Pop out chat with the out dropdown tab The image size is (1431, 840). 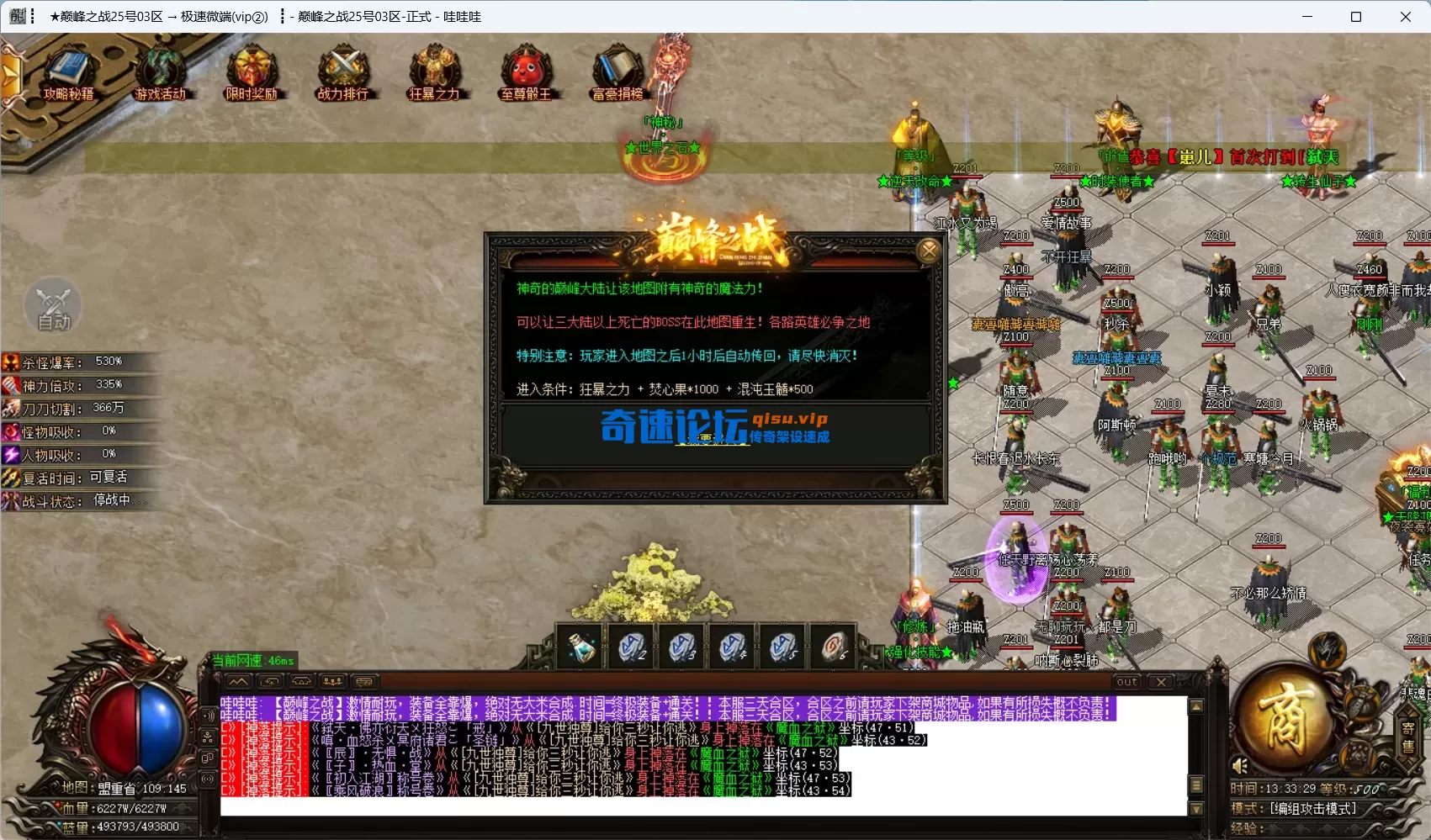1126,681
